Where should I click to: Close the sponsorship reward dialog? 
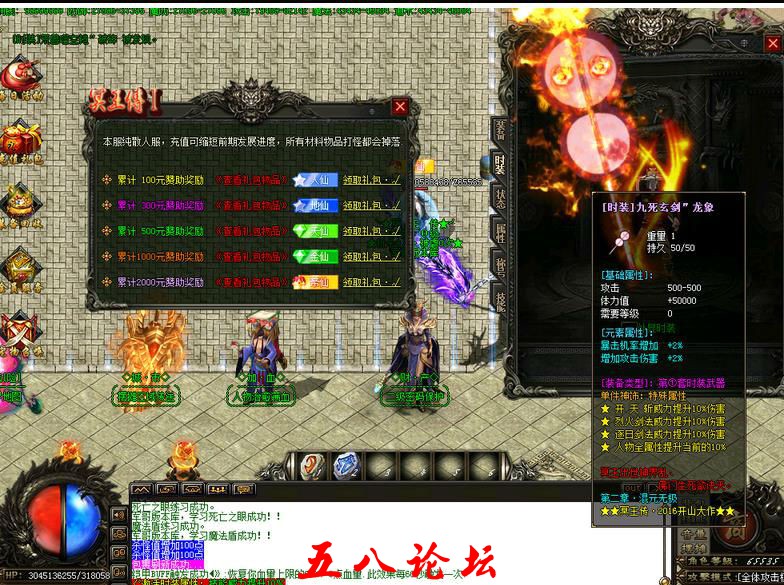(x=400, y=106)
